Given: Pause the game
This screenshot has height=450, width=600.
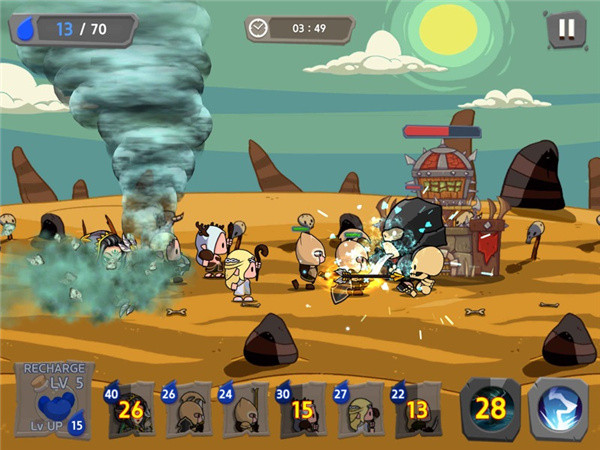Looking at the screenshot, I should (x=566, y=29).
